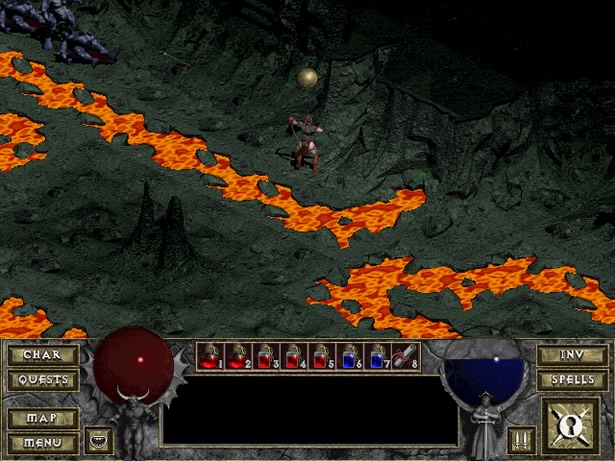Screen dimensions: 615x461
Task: Open the game MENU
Action: coord(42,441)
